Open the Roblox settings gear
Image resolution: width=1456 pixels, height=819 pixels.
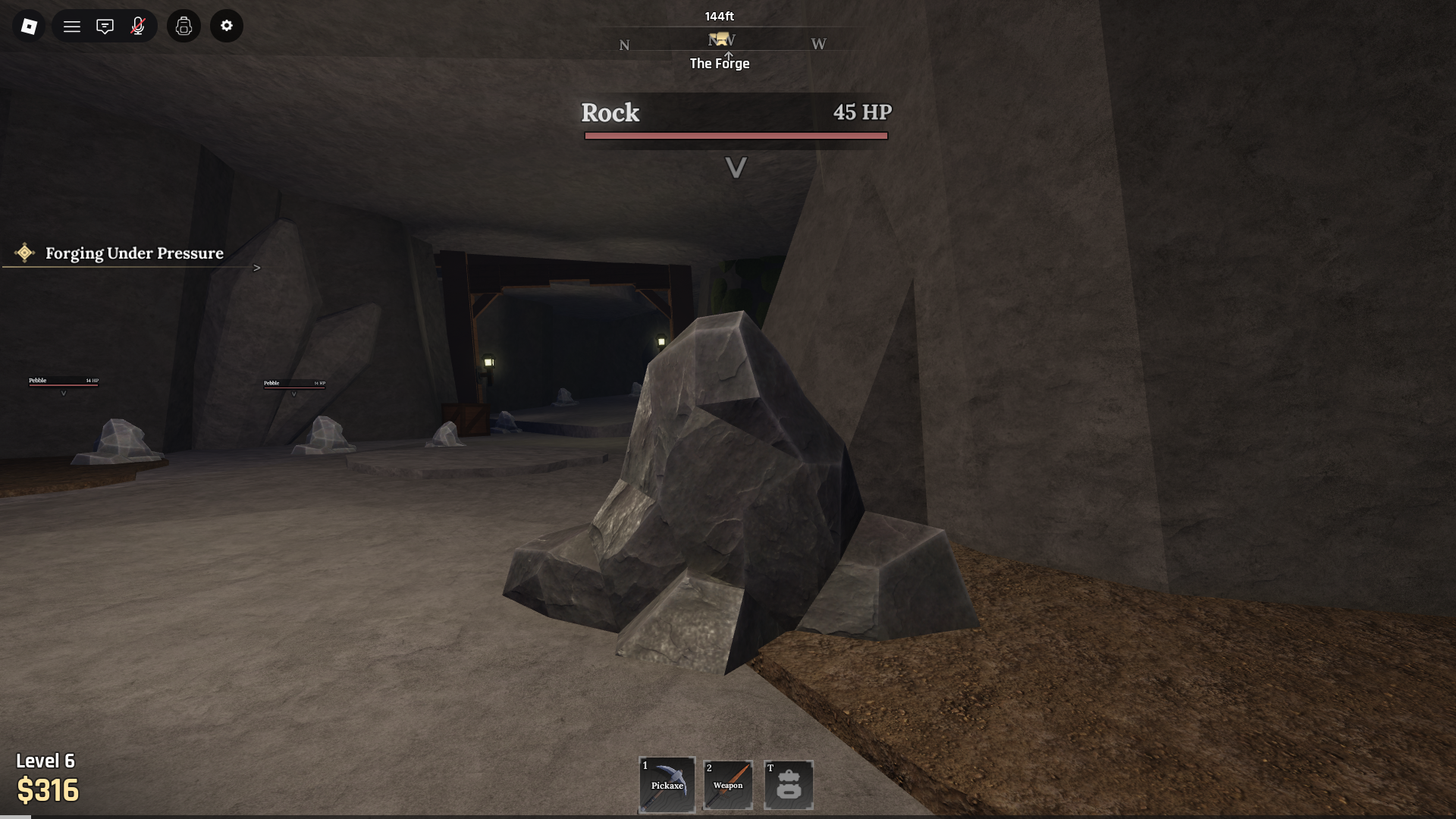click(x=226, y=26)
